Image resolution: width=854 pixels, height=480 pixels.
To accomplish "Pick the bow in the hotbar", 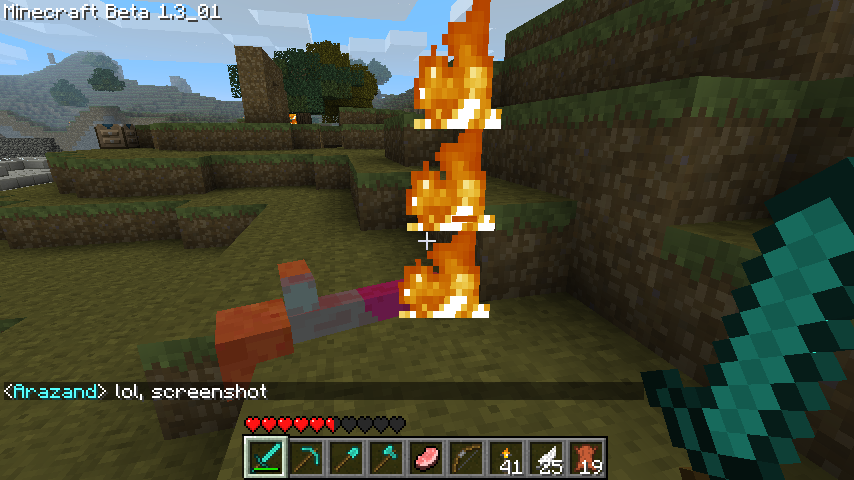I will 465,458.
